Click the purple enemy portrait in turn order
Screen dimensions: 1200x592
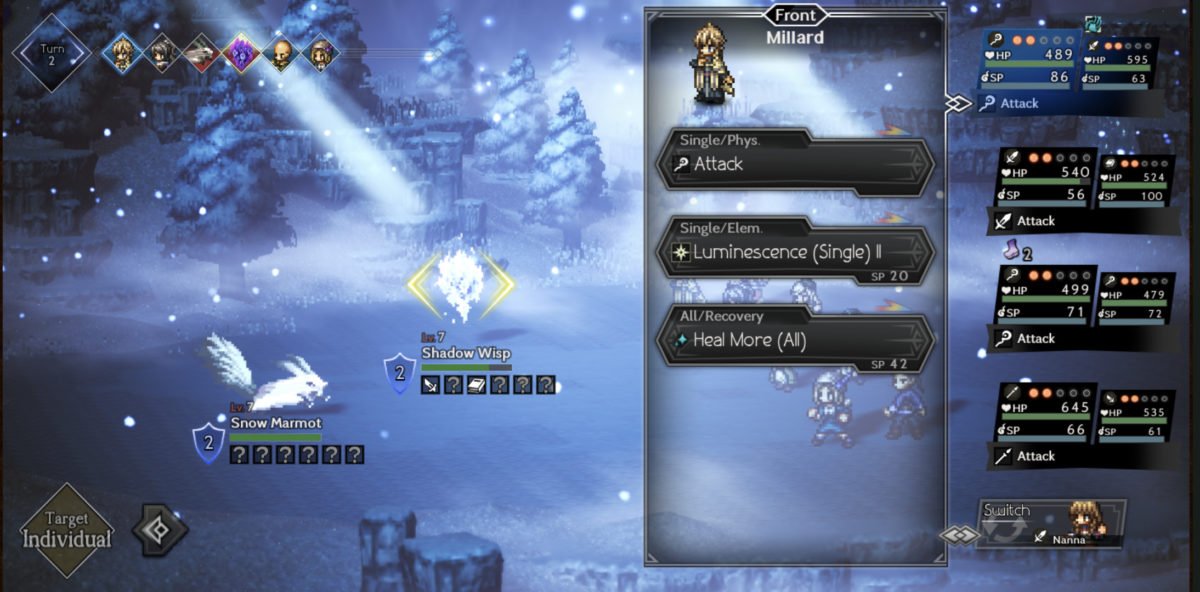[x=242, y=53]
